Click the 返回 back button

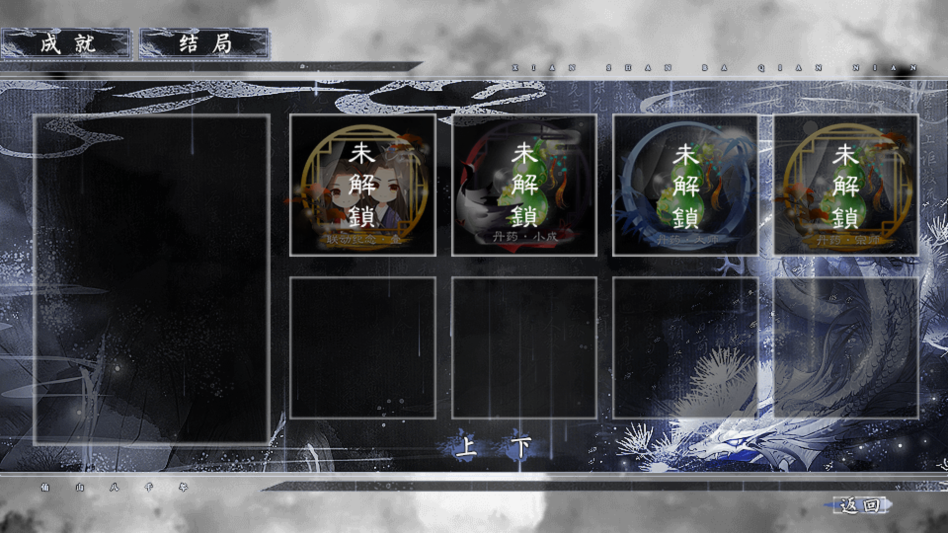click(860, 506)
